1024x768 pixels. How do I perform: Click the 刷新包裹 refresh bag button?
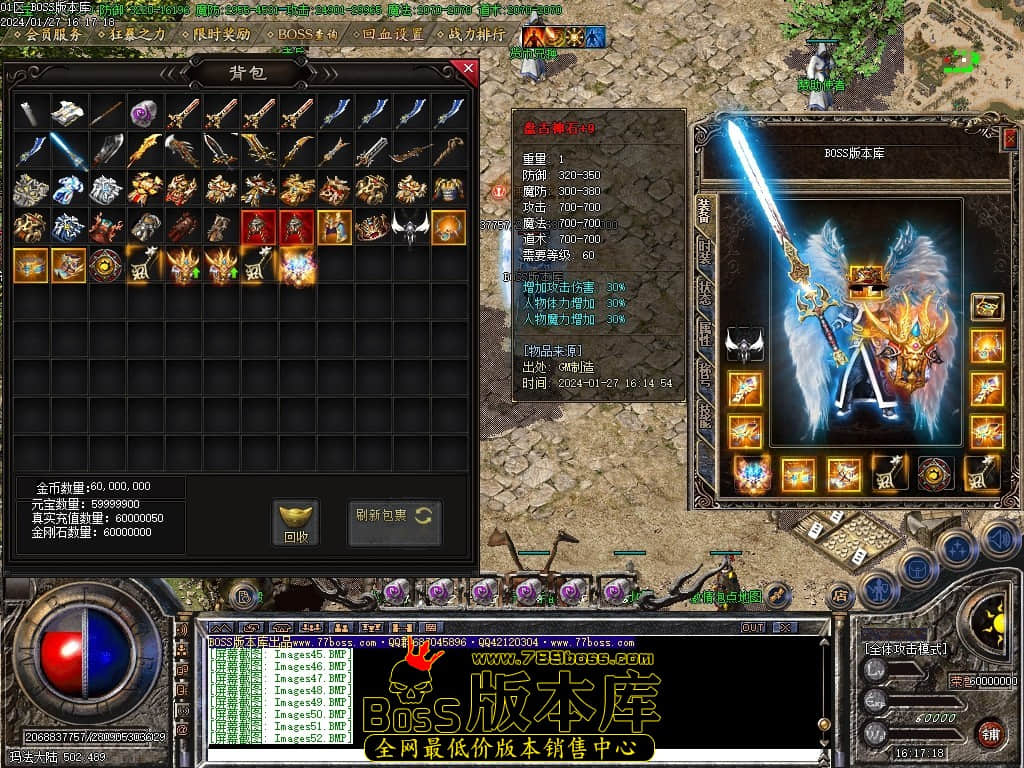[x=394, y=516]
